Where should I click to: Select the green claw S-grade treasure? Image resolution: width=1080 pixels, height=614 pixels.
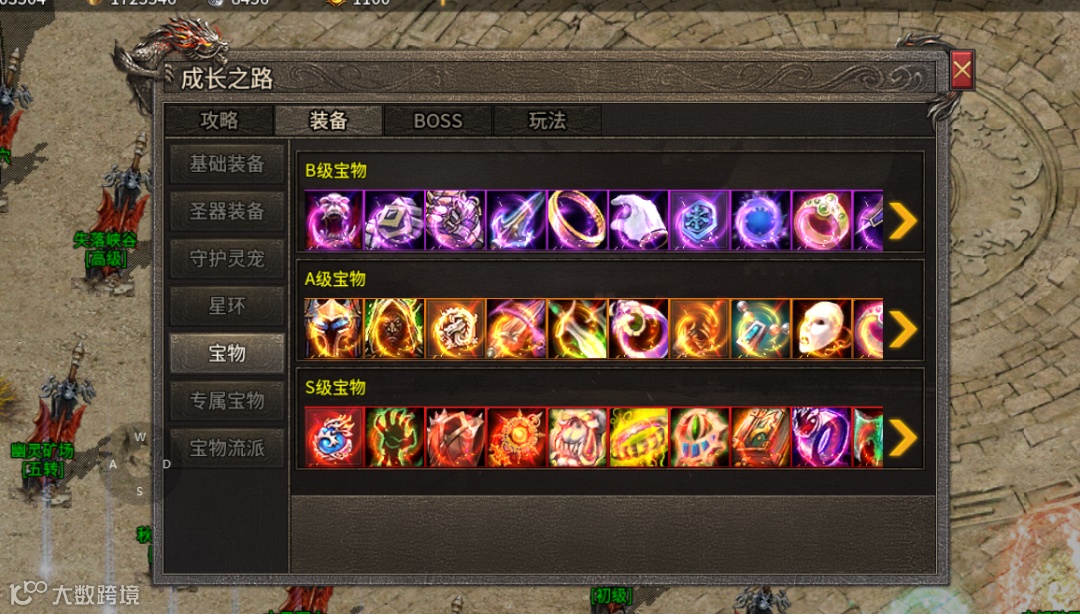pyautogui.click(x=394, y=437)
